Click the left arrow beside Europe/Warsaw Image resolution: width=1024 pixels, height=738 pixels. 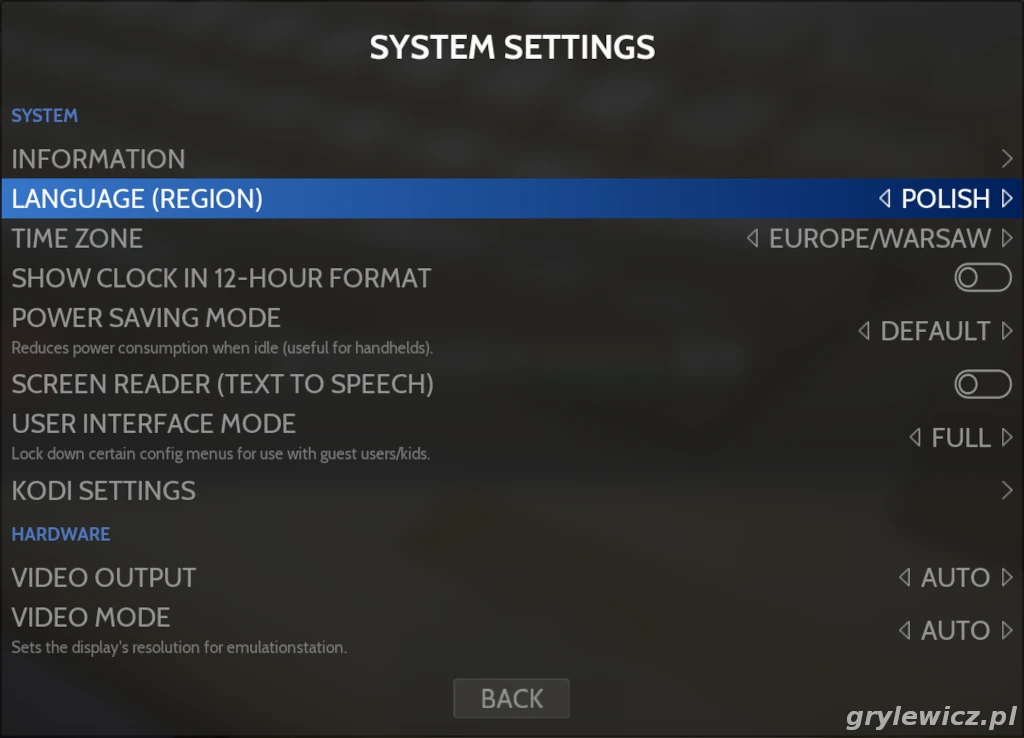pos(753,239)
